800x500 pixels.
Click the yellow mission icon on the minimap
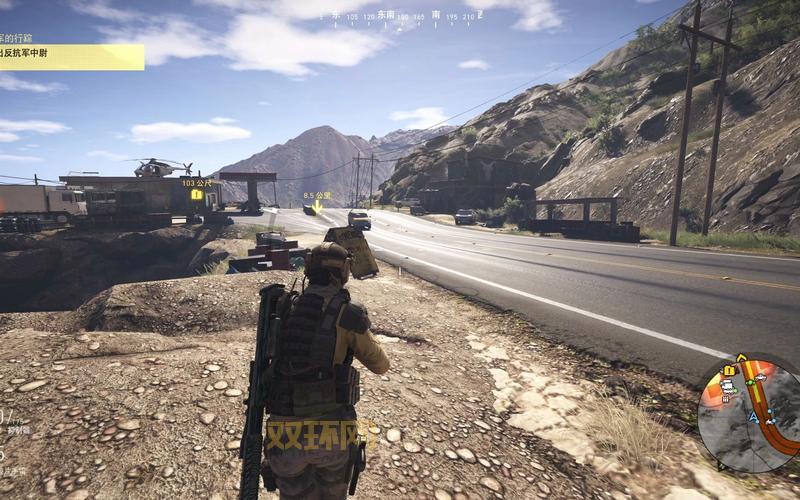[x=728, y=371]
